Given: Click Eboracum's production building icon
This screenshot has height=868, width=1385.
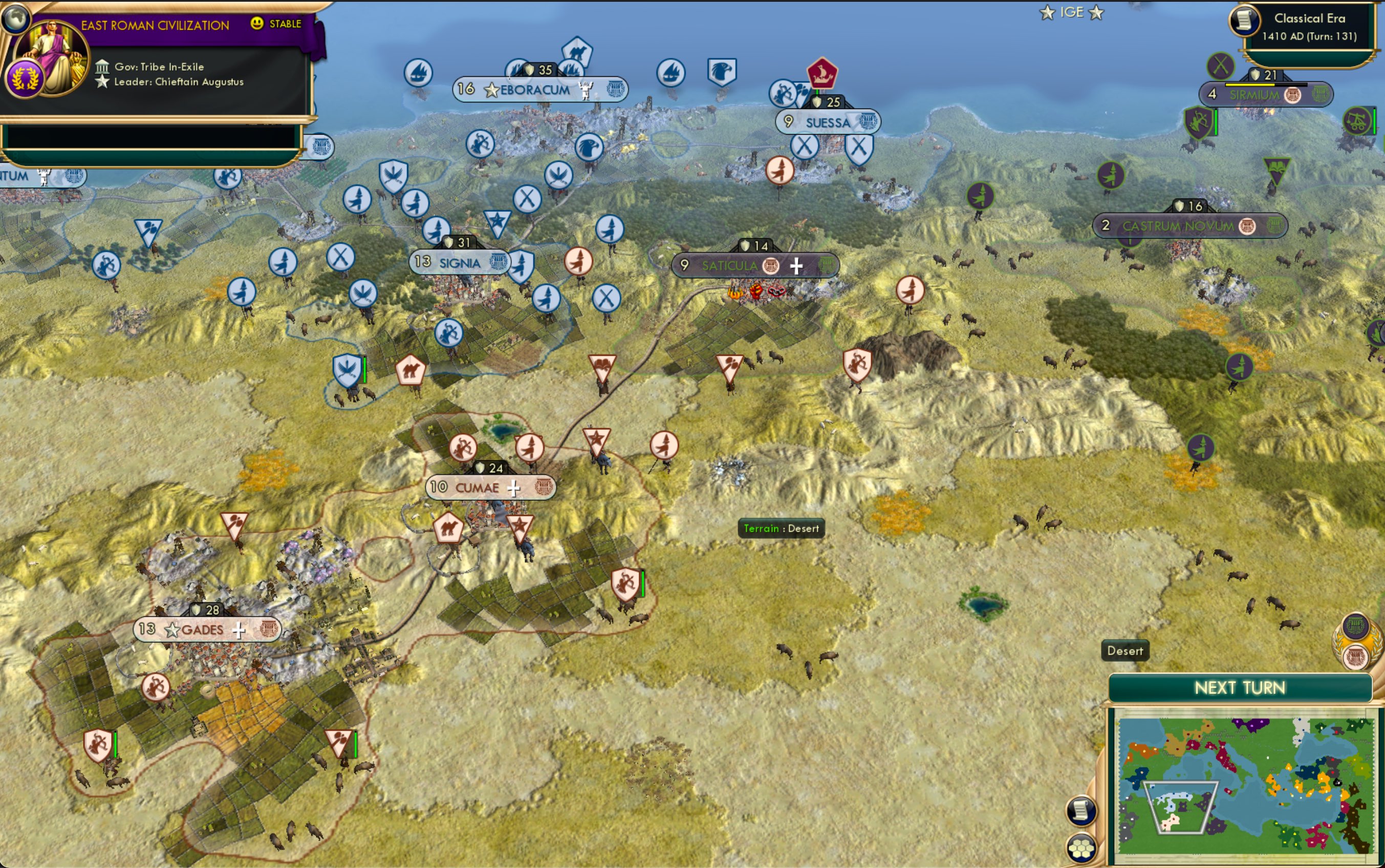Looking at the screenshot, I should coord(615,88).
